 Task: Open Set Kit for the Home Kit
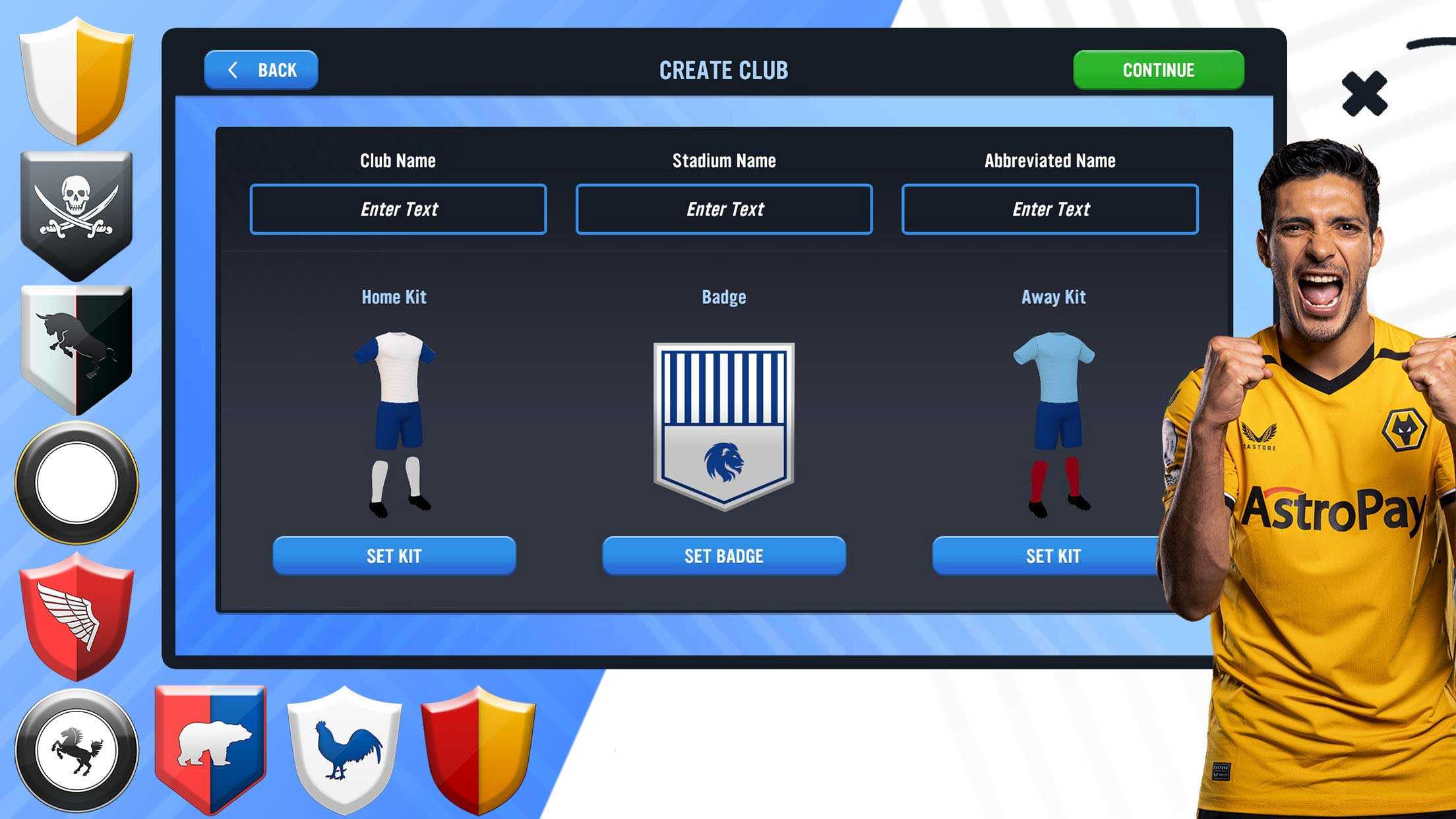point(394,555)
